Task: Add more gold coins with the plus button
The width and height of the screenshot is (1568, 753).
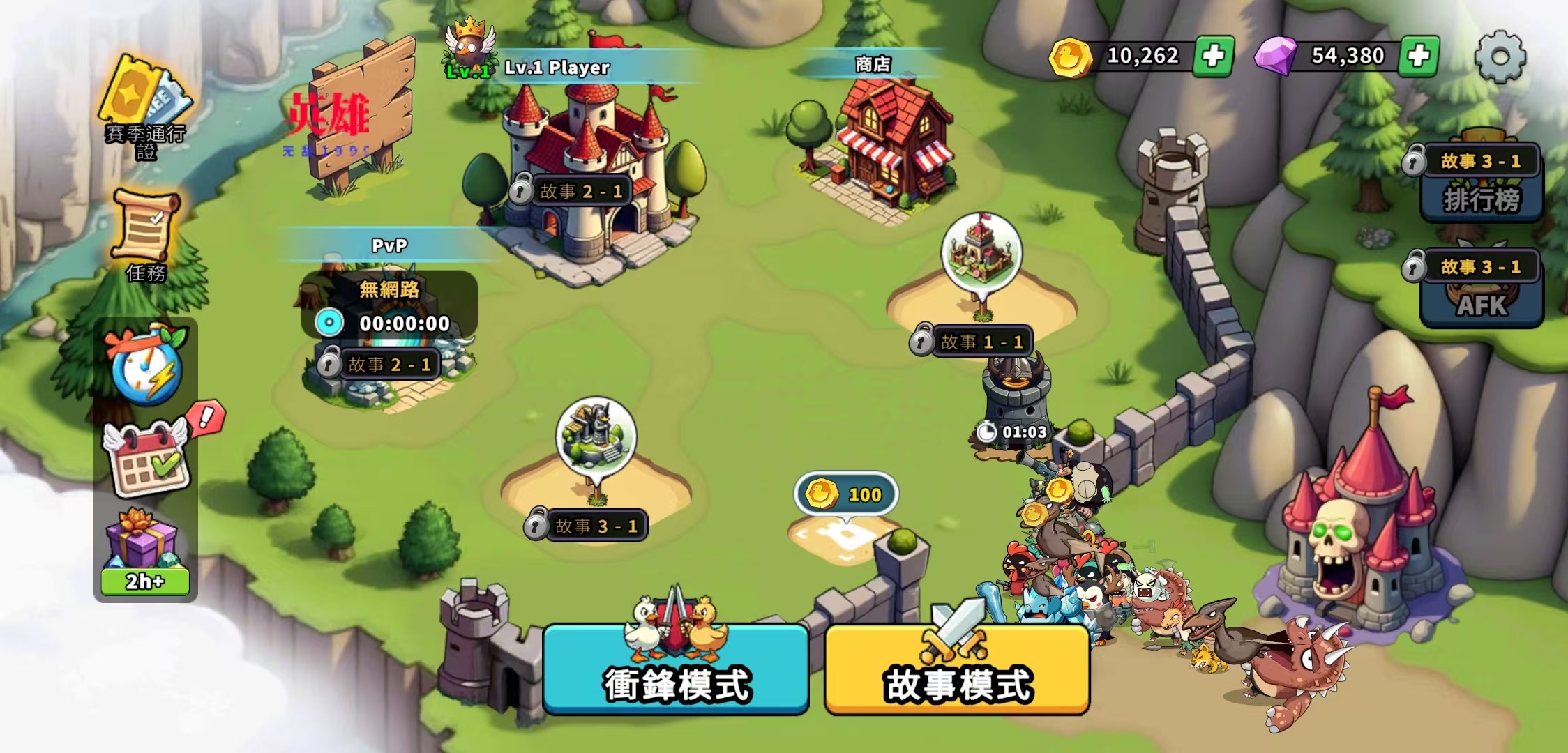Action: 1213,56
